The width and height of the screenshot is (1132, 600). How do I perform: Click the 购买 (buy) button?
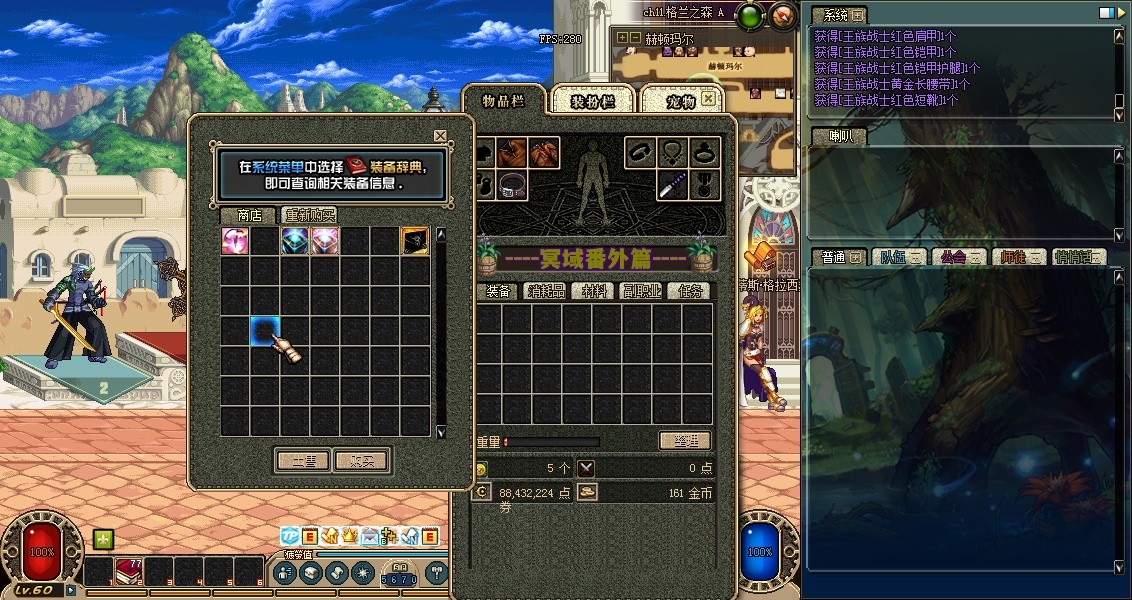click(361, 460)
